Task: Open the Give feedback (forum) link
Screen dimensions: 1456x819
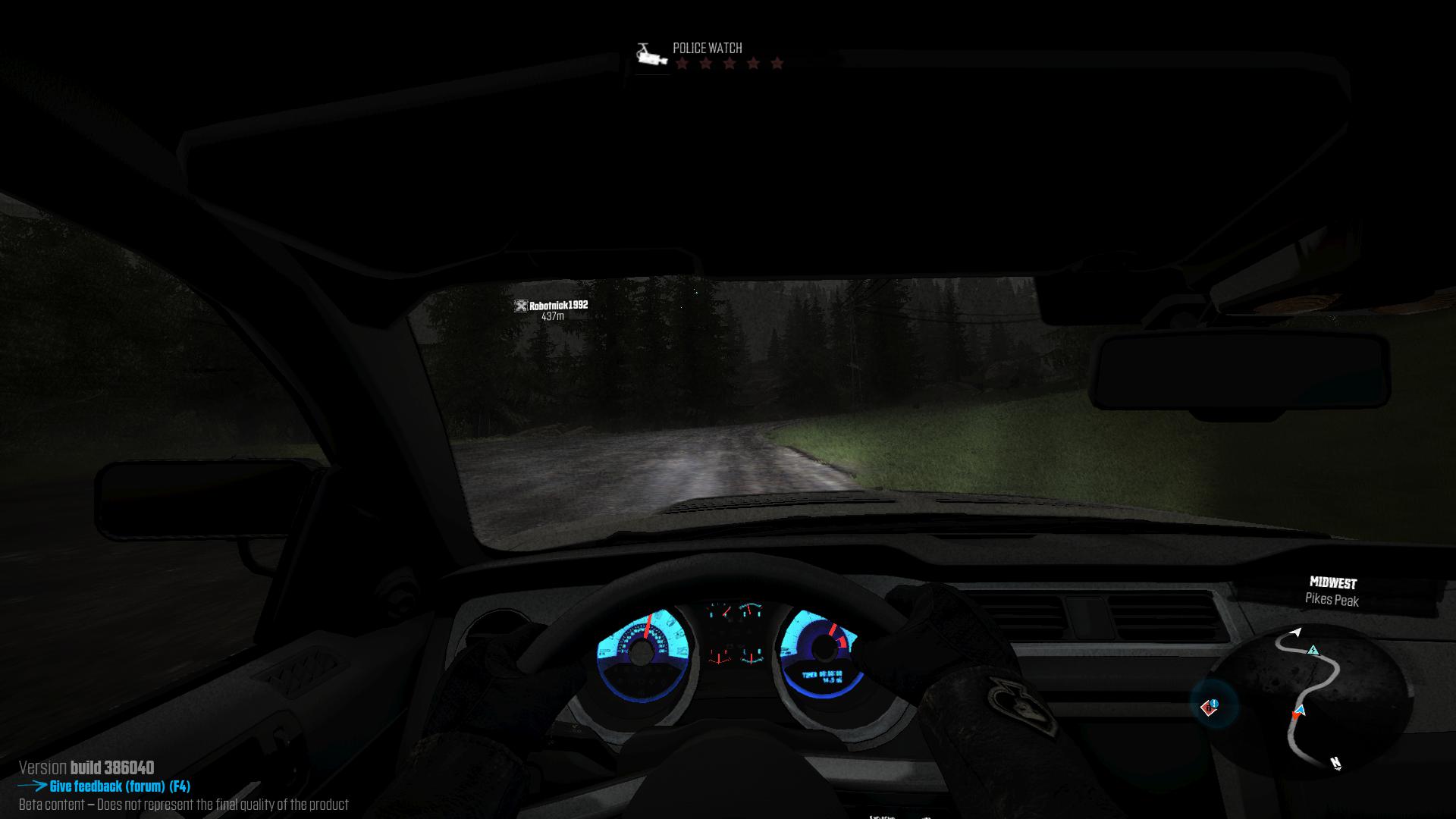Action: pyautogui.click(x=119, y=786)
